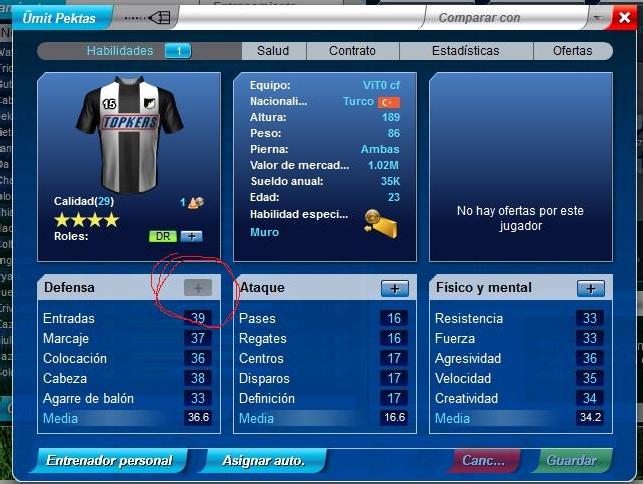Screen dimensions: 643x484
Task: Click the greyed plus button on Defensa
Action: pyautogui.click(x=198, y=288)
